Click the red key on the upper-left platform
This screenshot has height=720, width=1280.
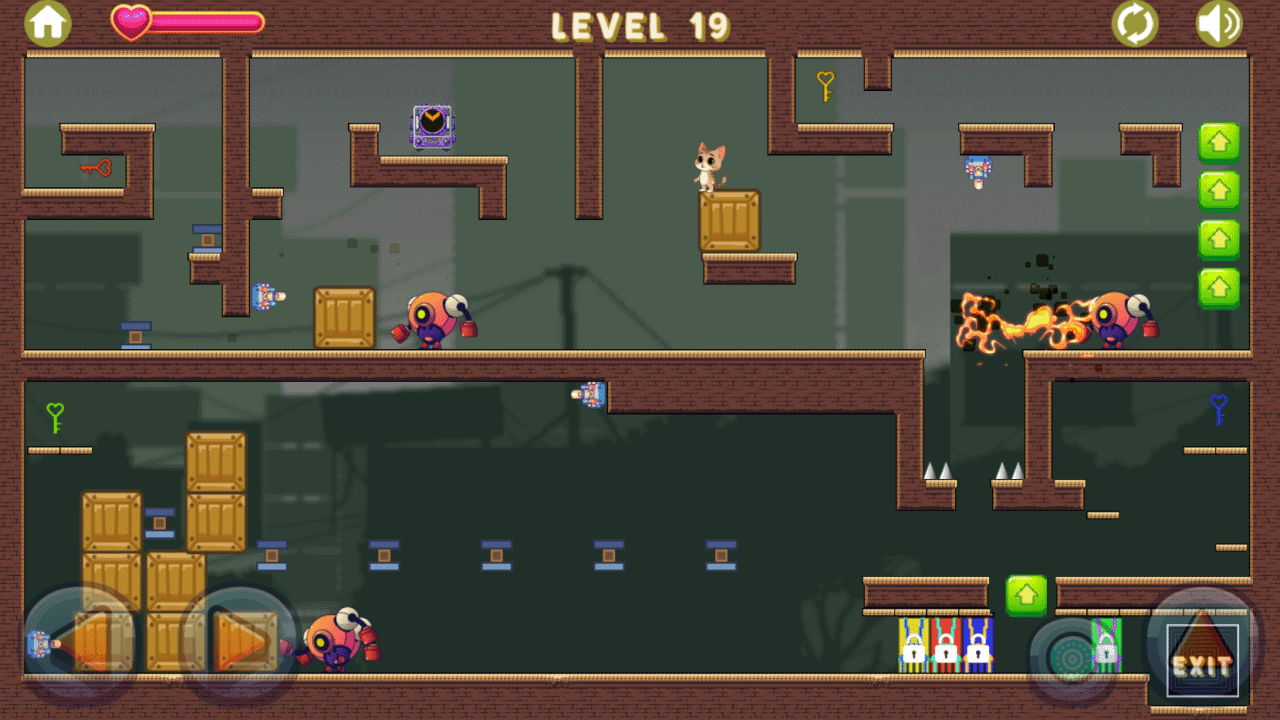(x=95, y=167)
